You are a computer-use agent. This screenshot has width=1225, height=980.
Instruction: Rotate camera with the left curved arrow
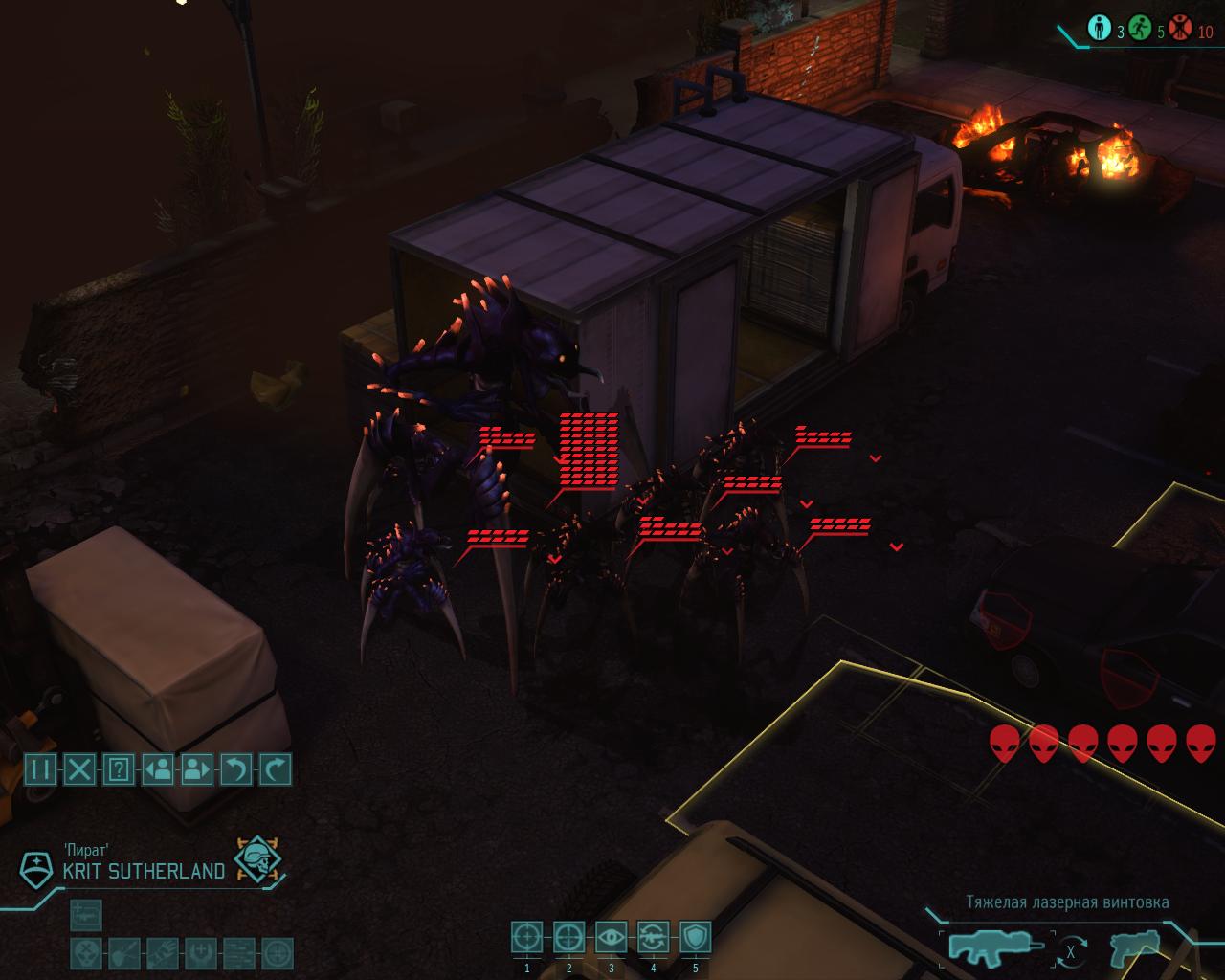pos(236,769)
